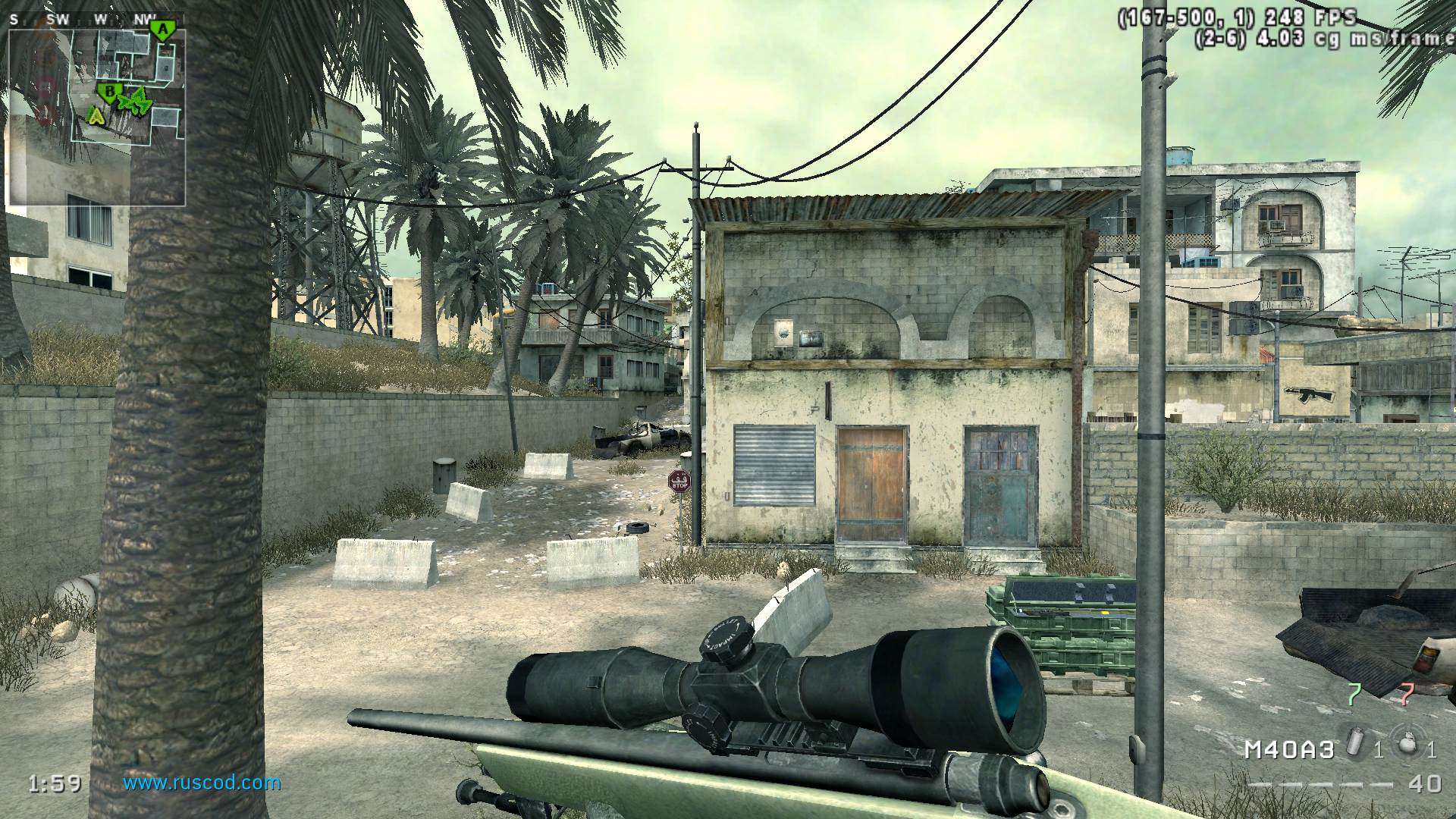Choose the cylindrical special grenade icon
Screen dimensions: 1456x819
click(x=1354, y=742)
